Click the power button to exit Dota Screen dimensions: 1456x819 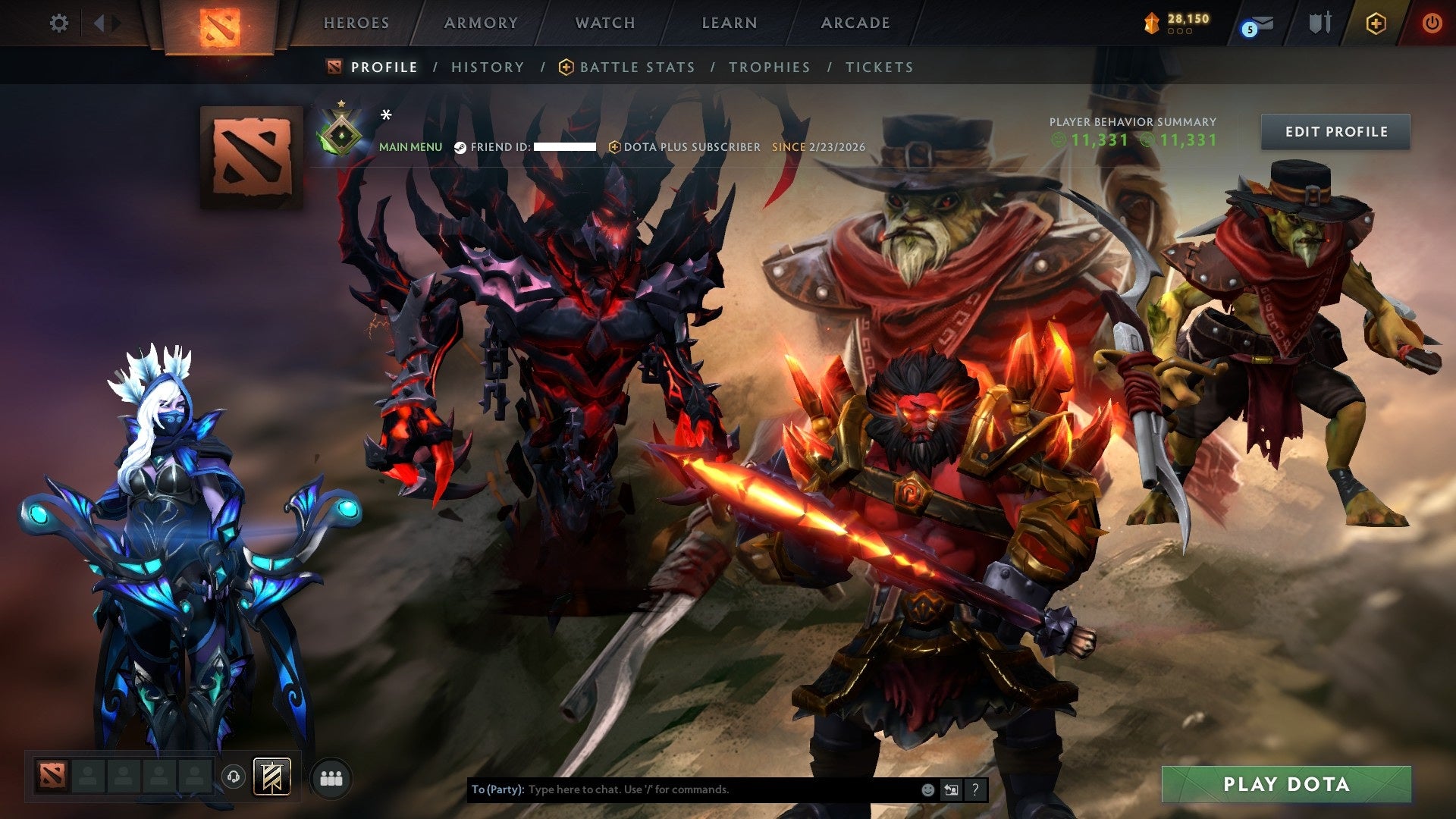[x=1432, y=23]
